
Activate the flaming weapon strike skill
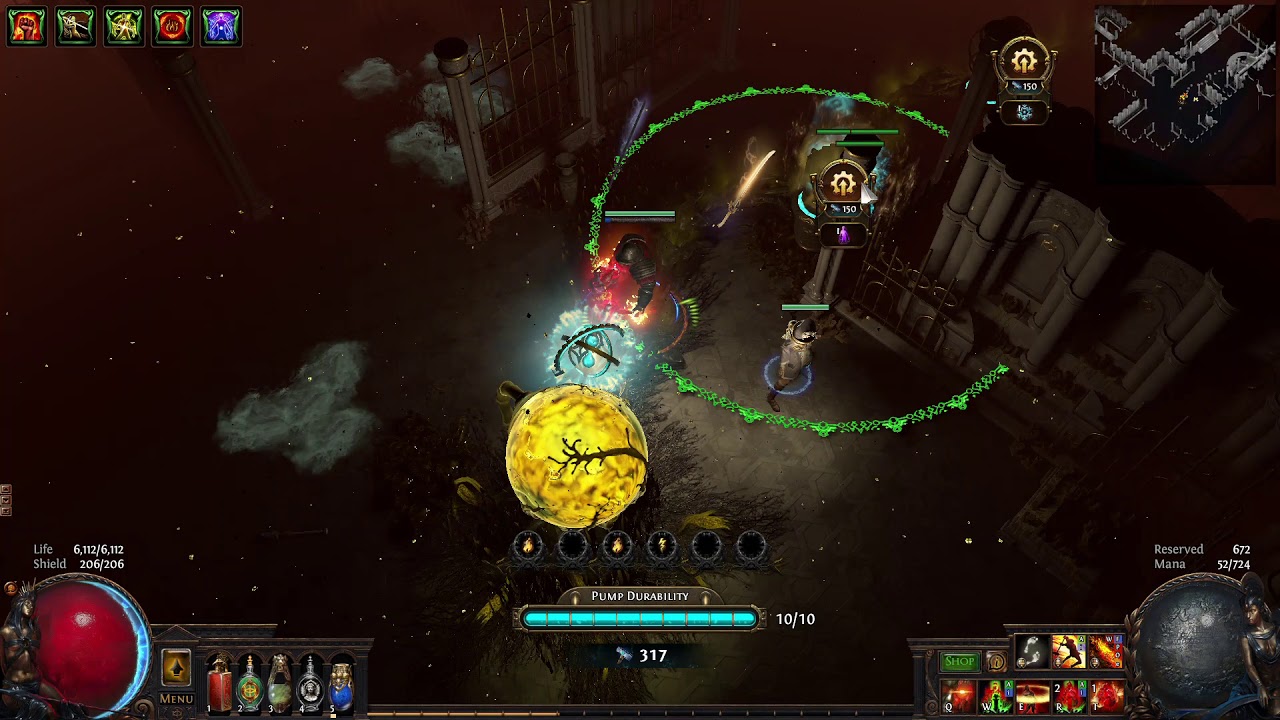tap(1106, 652)
